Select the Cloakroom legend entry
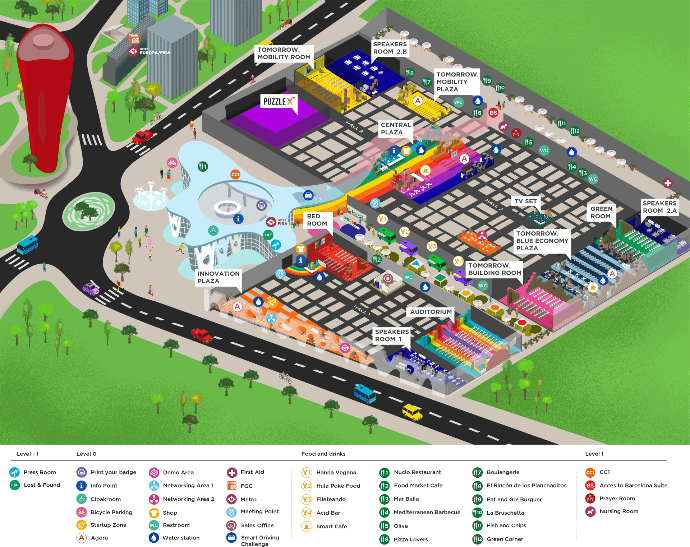The height and width of the screenshot is (547, 690). [x=101, y=497]
